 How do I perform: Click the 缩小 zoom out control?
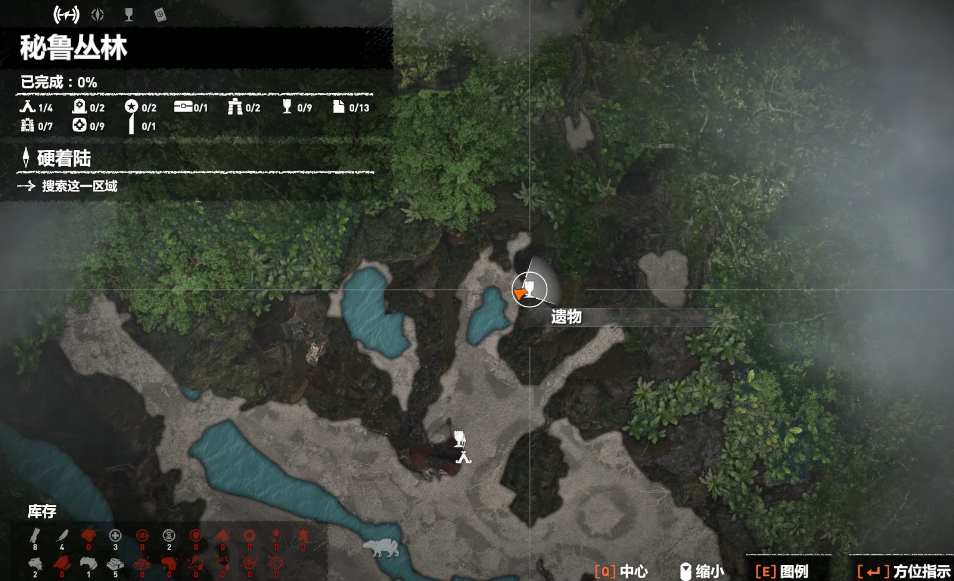(700, 571)
